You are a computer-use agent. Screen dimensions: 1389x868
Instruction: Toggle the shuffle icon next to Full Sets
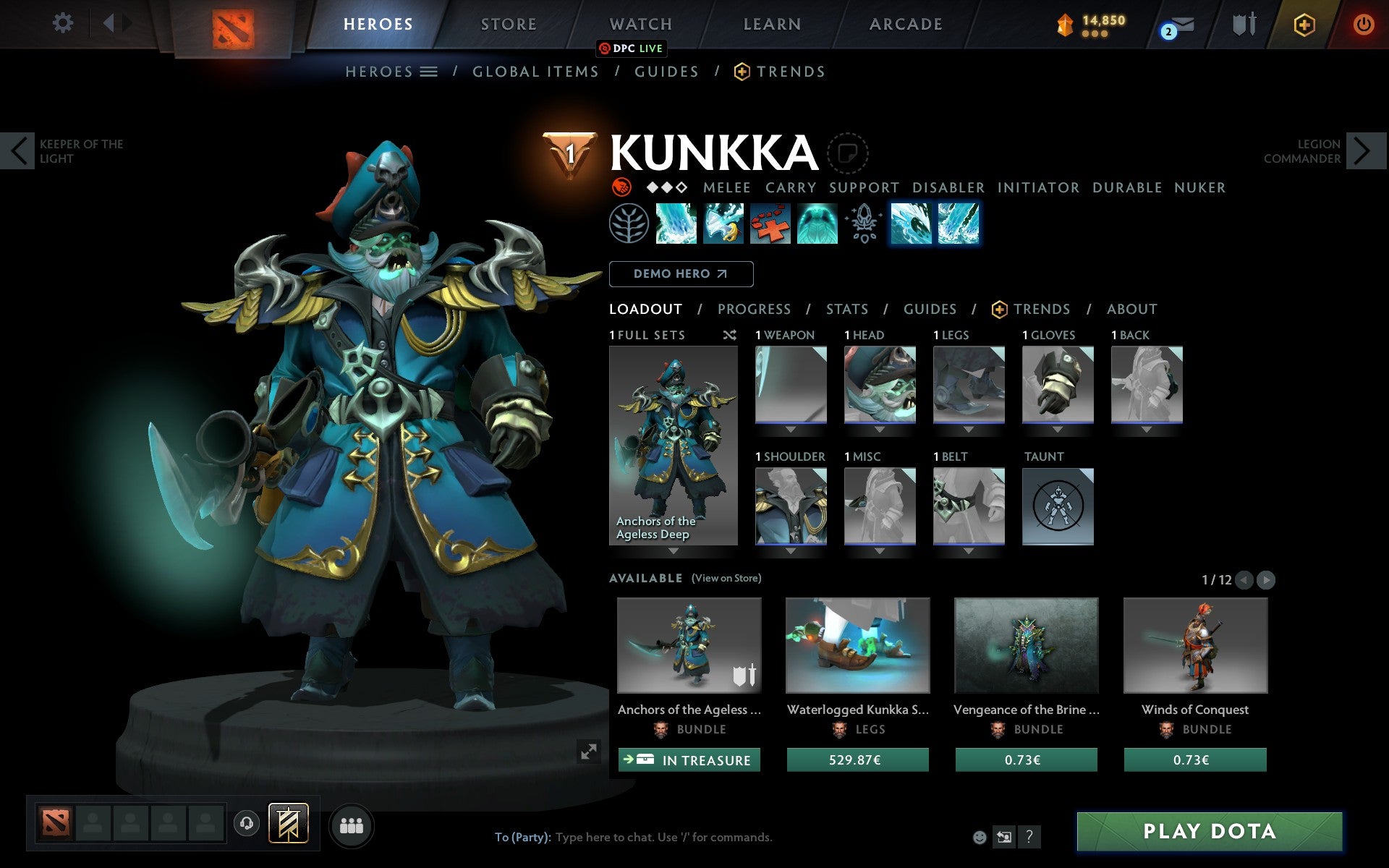(x=729, y=335)
